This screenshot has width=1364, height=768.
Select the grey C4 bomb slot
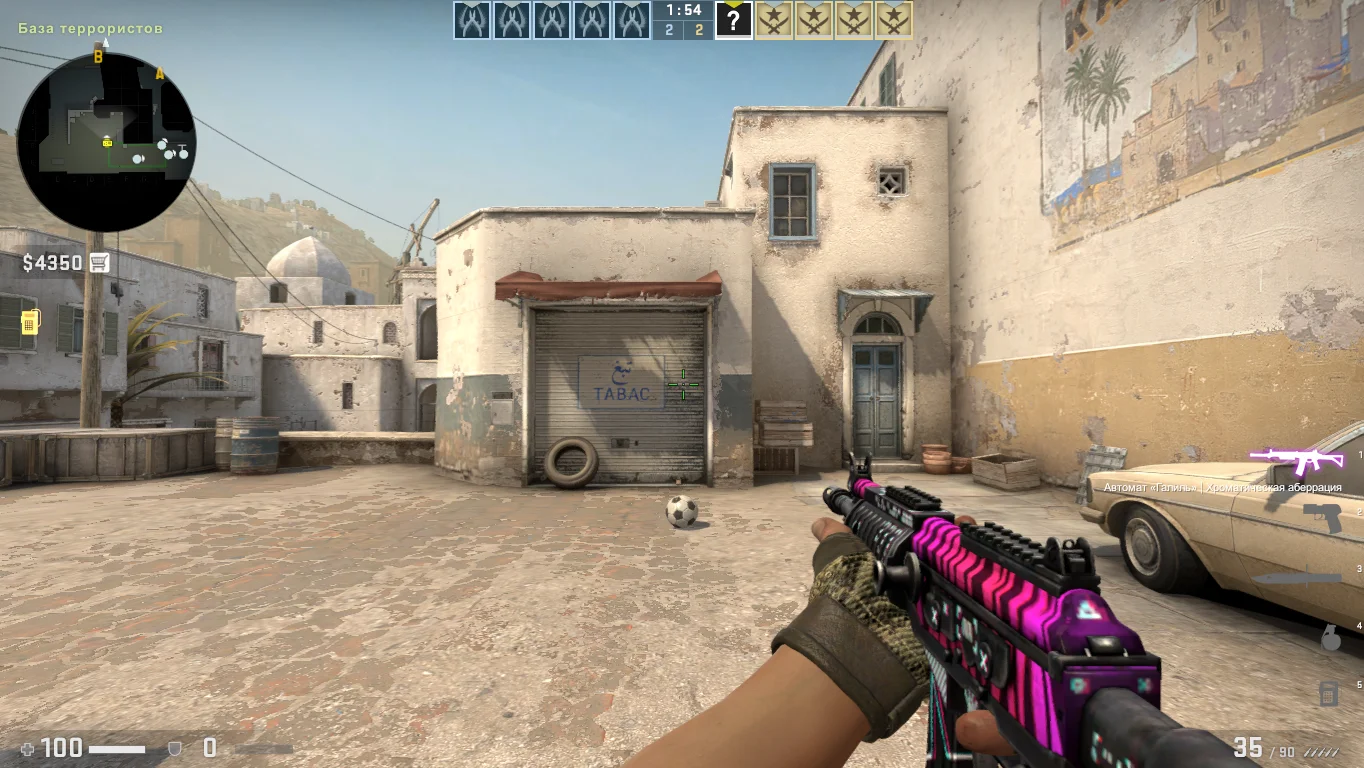point(1328,692)
